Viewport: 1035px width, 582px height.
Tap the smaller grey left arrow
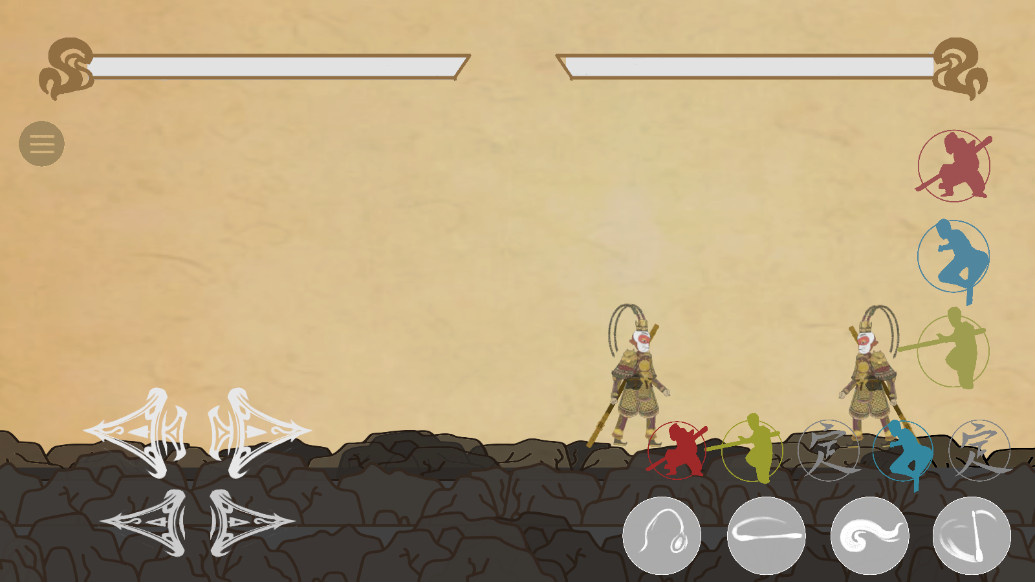(x=144, y=522)
